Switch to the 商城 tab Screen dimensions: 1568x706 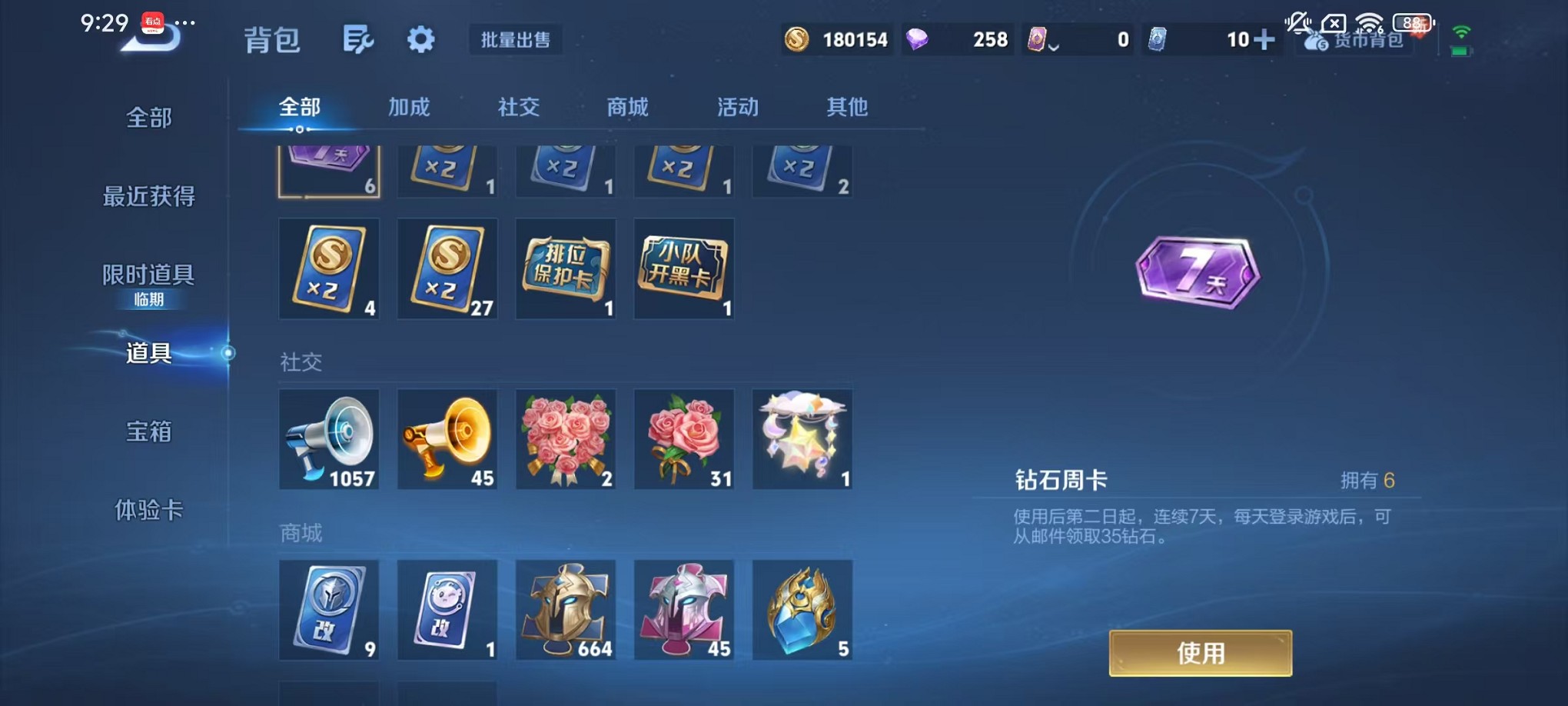pyautogui.click(x=626, y=108)
